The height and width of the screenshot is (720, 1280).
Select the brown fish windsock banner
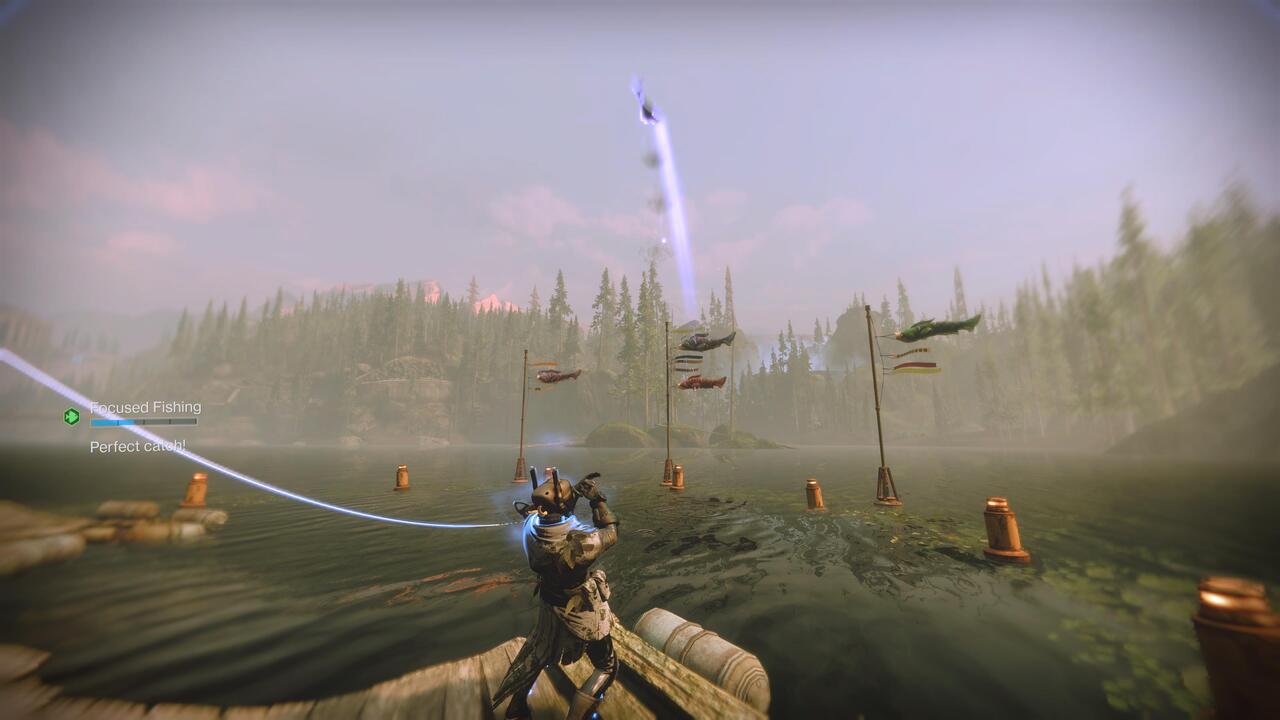556,378
